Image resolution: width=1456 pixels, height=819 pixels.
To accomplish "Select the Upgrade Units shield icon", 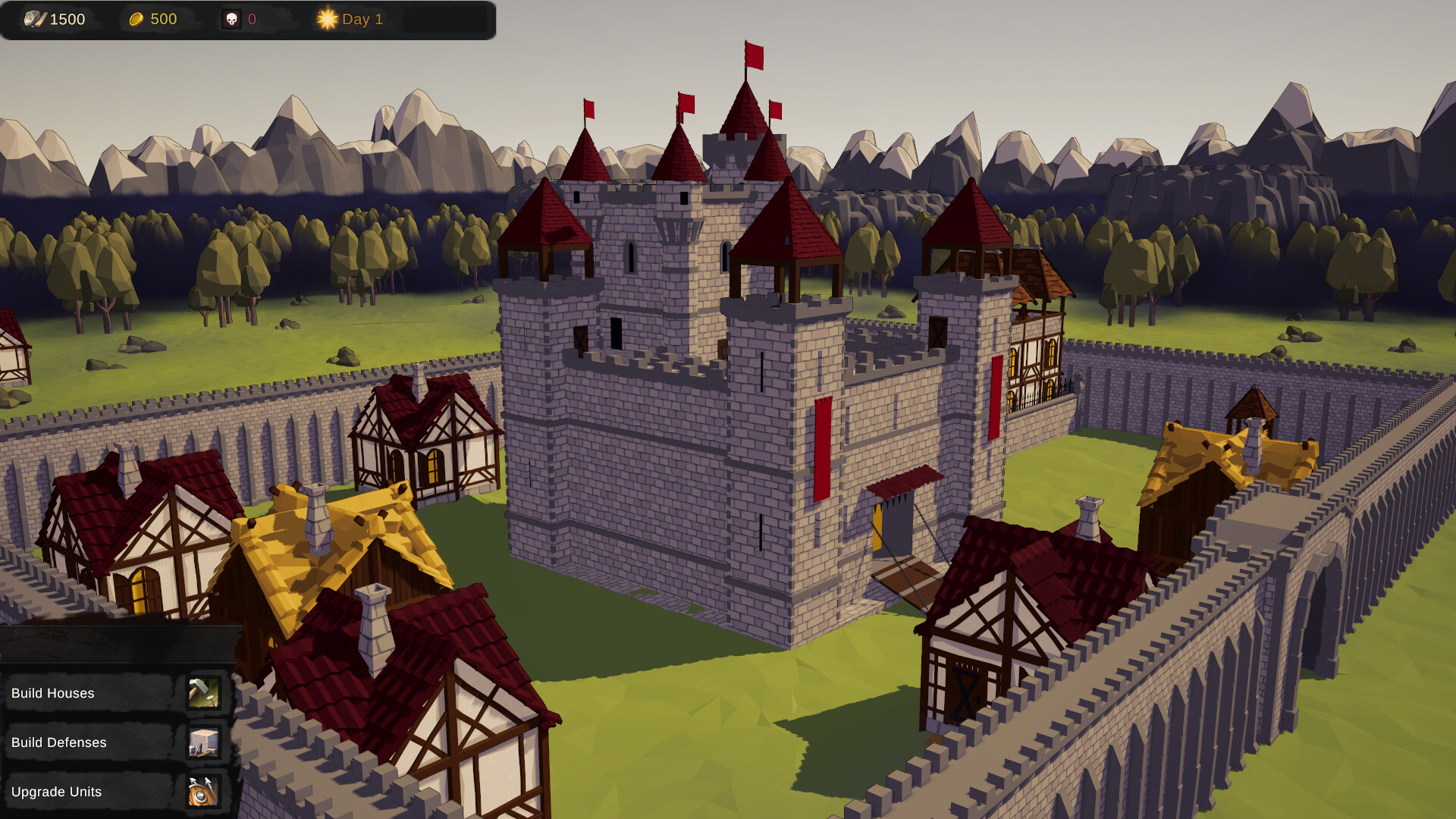I will 203,792.
